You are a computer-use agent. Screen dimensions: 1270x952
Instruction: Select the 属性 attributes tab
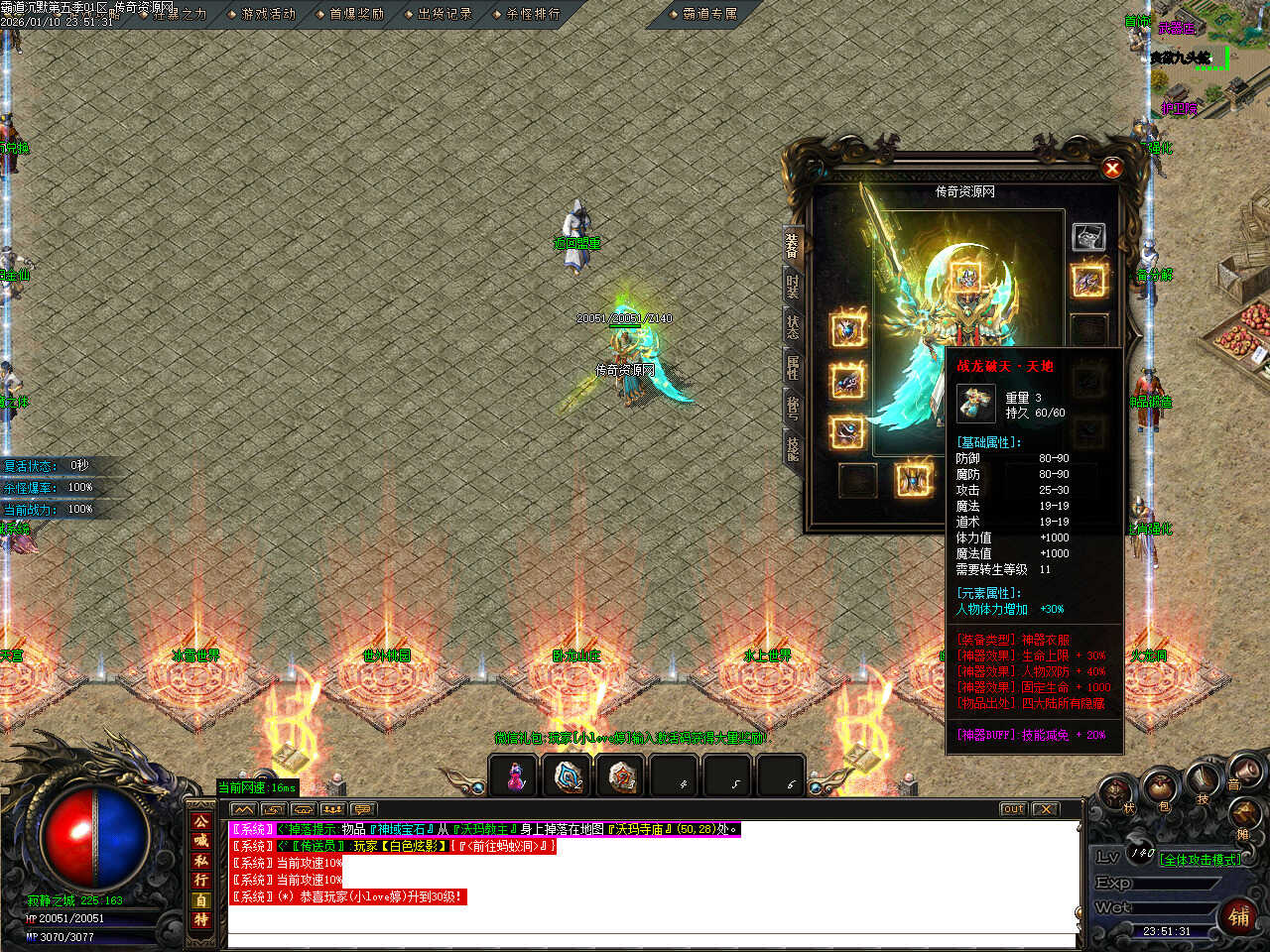793,367
